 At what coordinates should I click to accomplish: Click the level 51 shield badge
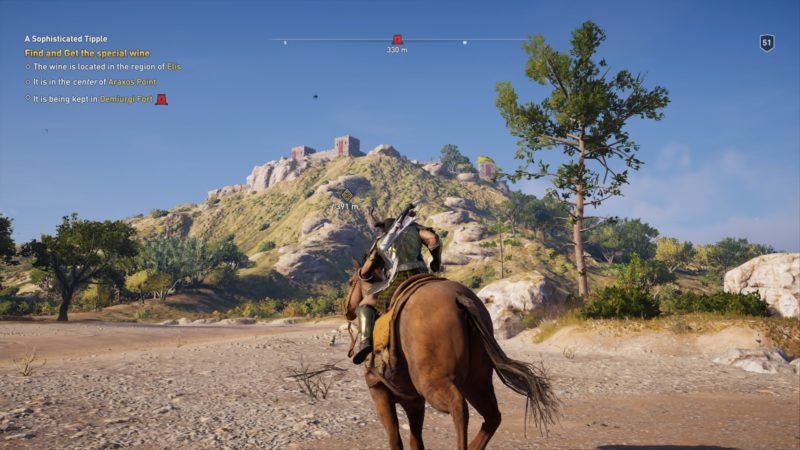pyautogui.click(x=767, y=43)
